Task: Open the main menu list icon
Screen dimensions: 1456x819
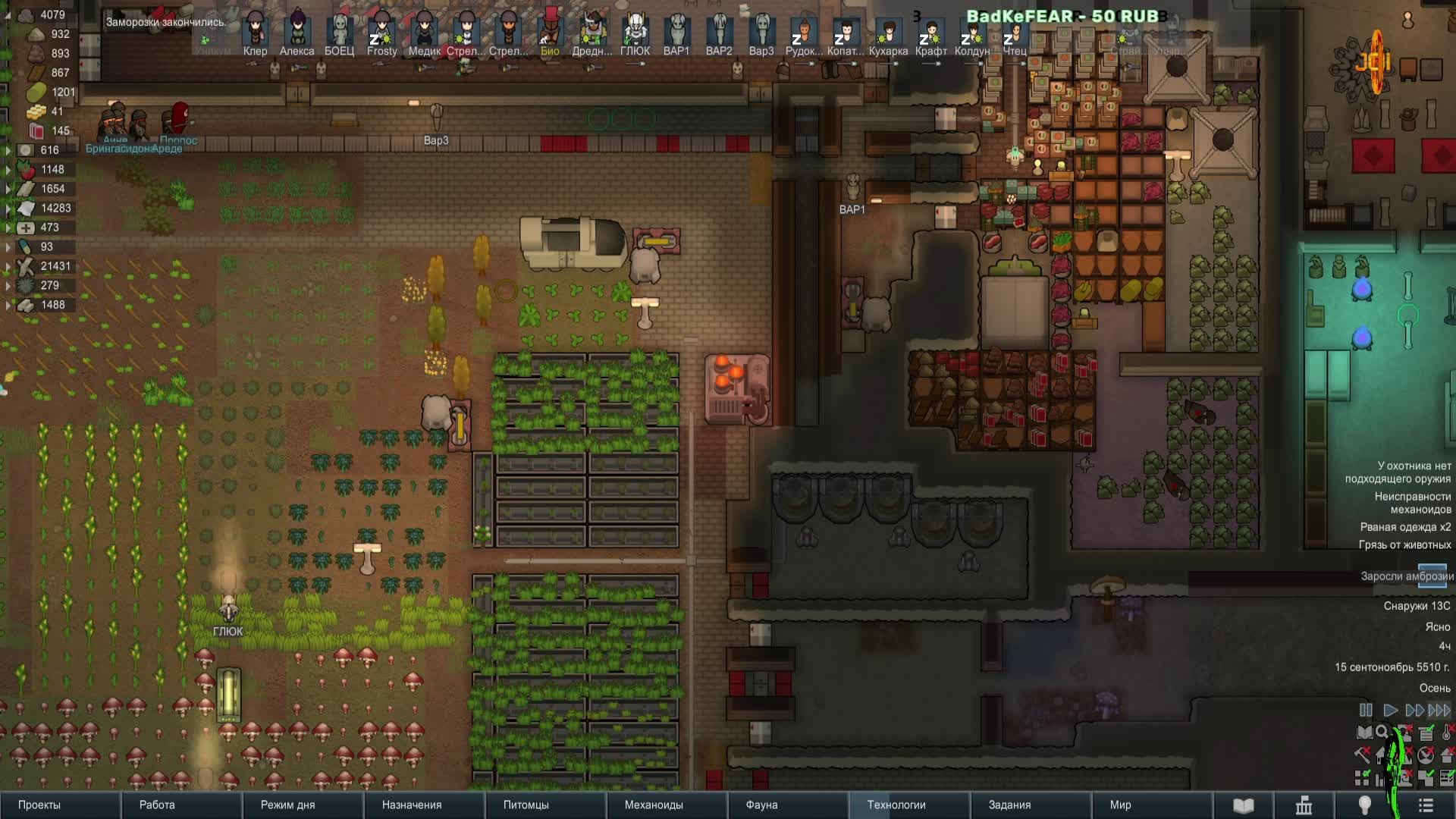Action: pos(1426,805)
